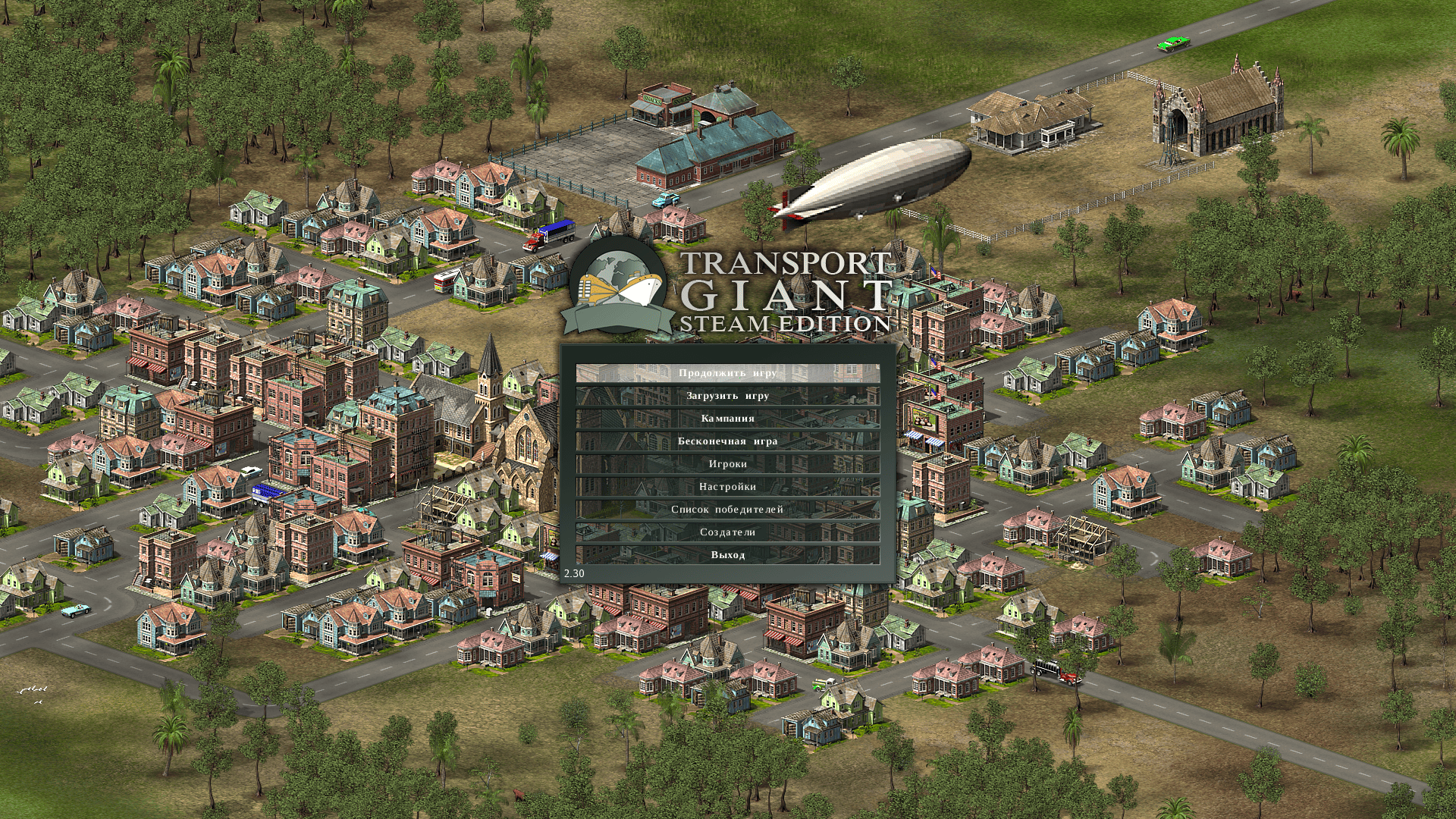Show the "Список победителей" winners list
Viewport: 1456px width, 819px height.
coord(727,510)
